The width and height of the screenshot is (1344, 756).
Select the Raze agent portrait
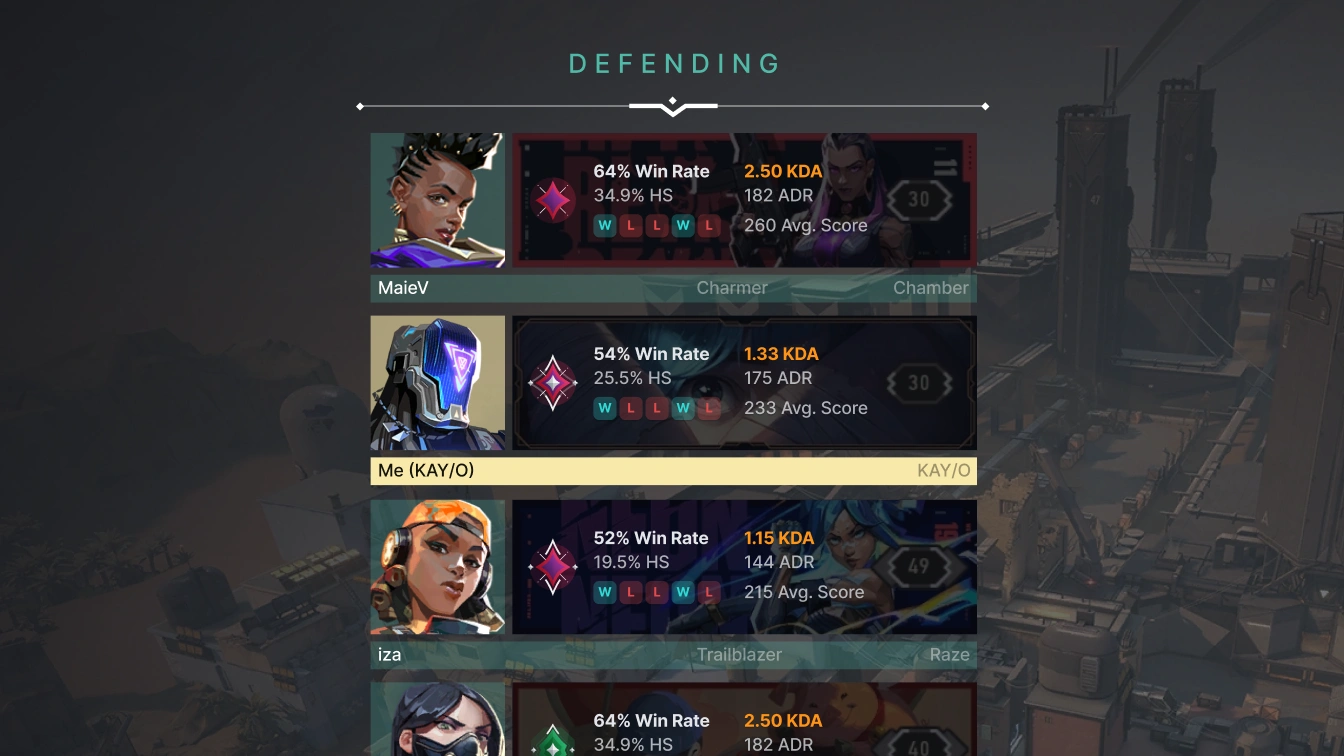pos(438,567)
